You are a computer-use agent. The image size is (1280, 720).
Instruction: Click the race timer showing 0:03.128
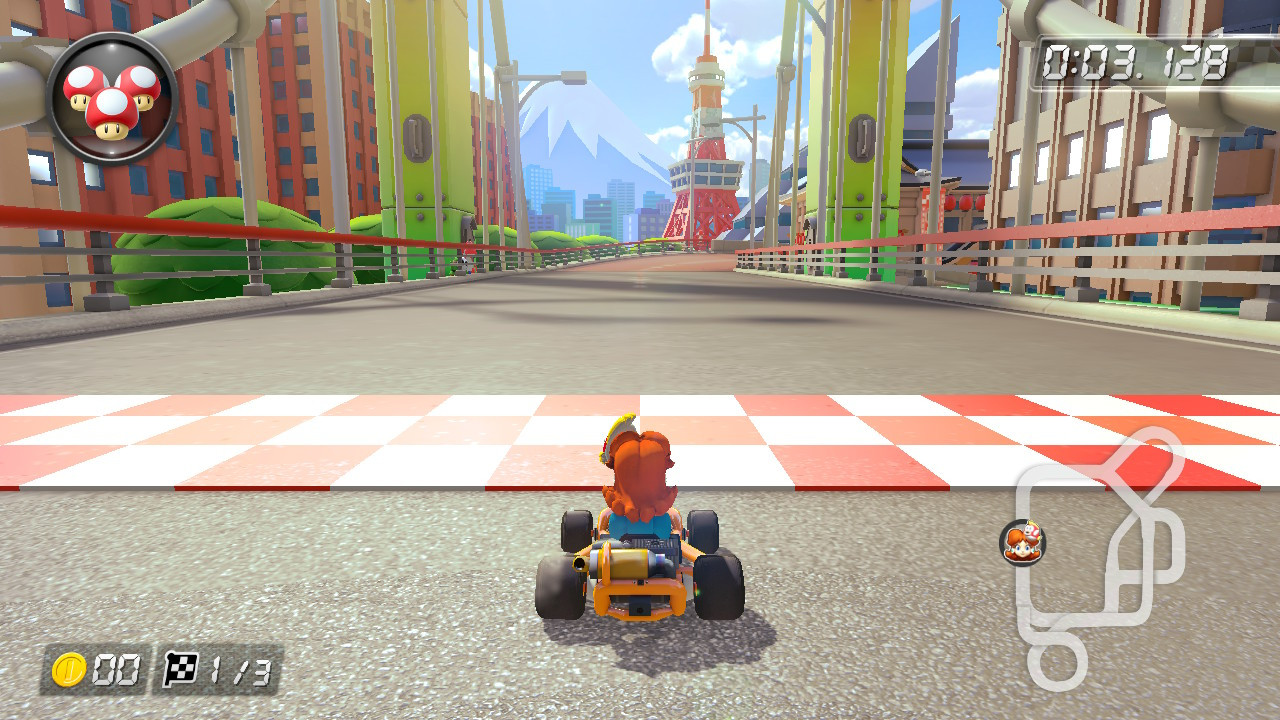click(x=1134, y=62)
